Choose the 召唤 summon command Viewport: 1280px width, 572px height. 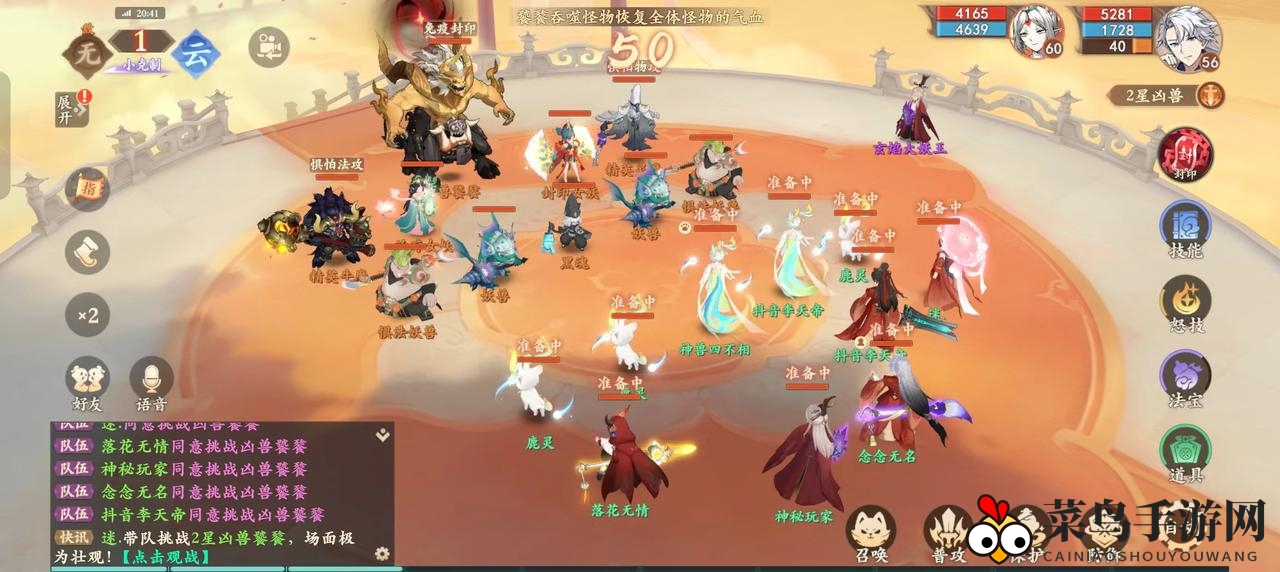[870, 532]
